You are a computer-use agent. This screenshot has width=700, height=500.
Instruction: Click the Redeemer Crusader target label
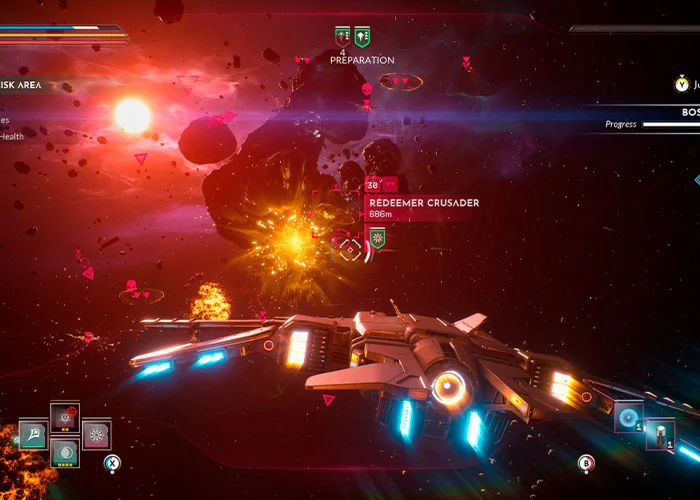tap(423, 203)
